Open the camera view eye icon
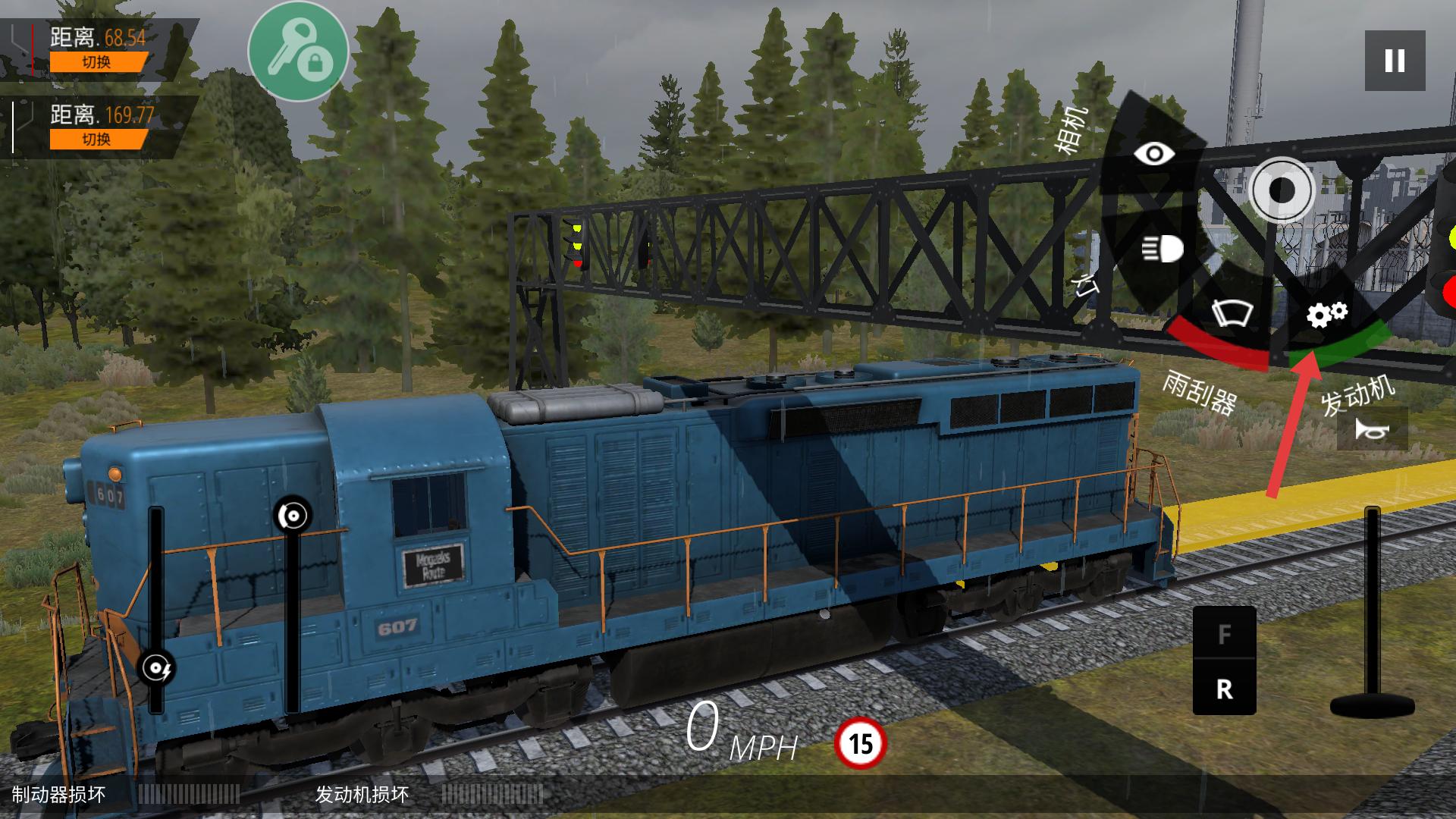Image resolution: width=1456 pixels, height=819 pixels. (x=1153, y=154)
